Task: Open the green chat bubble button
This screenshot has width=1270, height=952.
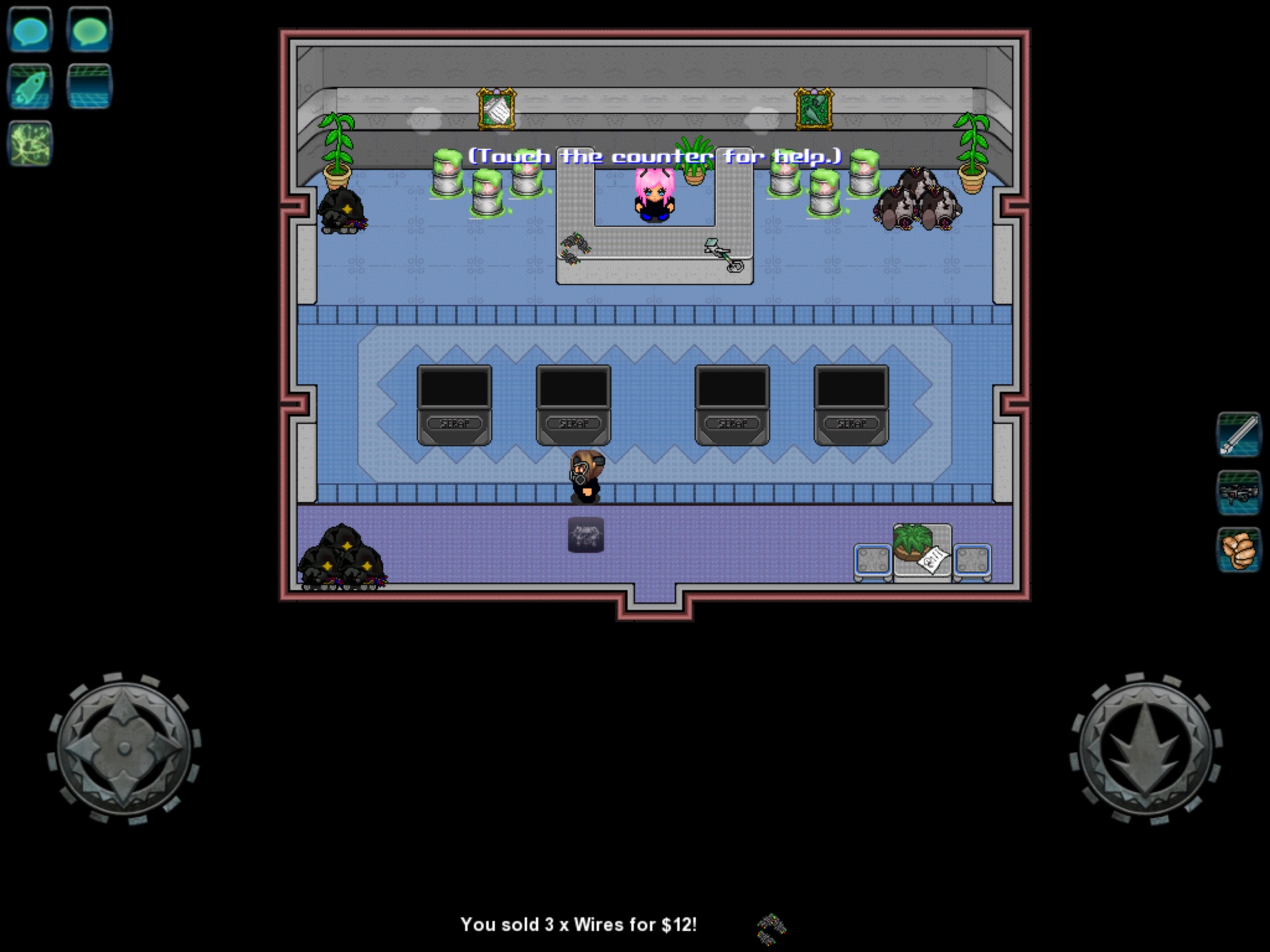Action: tap(89, 29)
